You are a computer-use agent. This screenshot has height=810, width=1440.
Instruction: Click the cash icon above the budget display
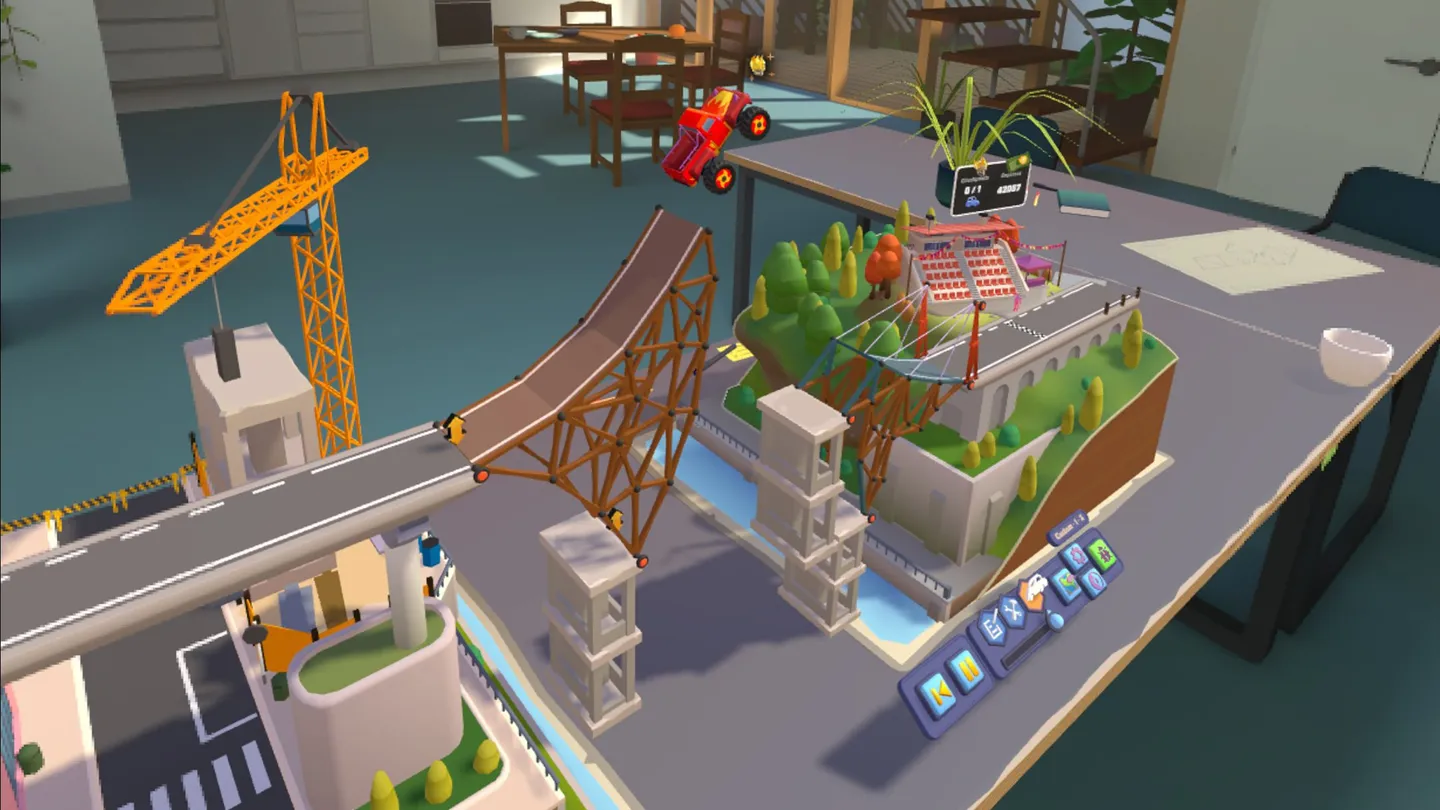pyautogui.click(x=1021, y=161)
